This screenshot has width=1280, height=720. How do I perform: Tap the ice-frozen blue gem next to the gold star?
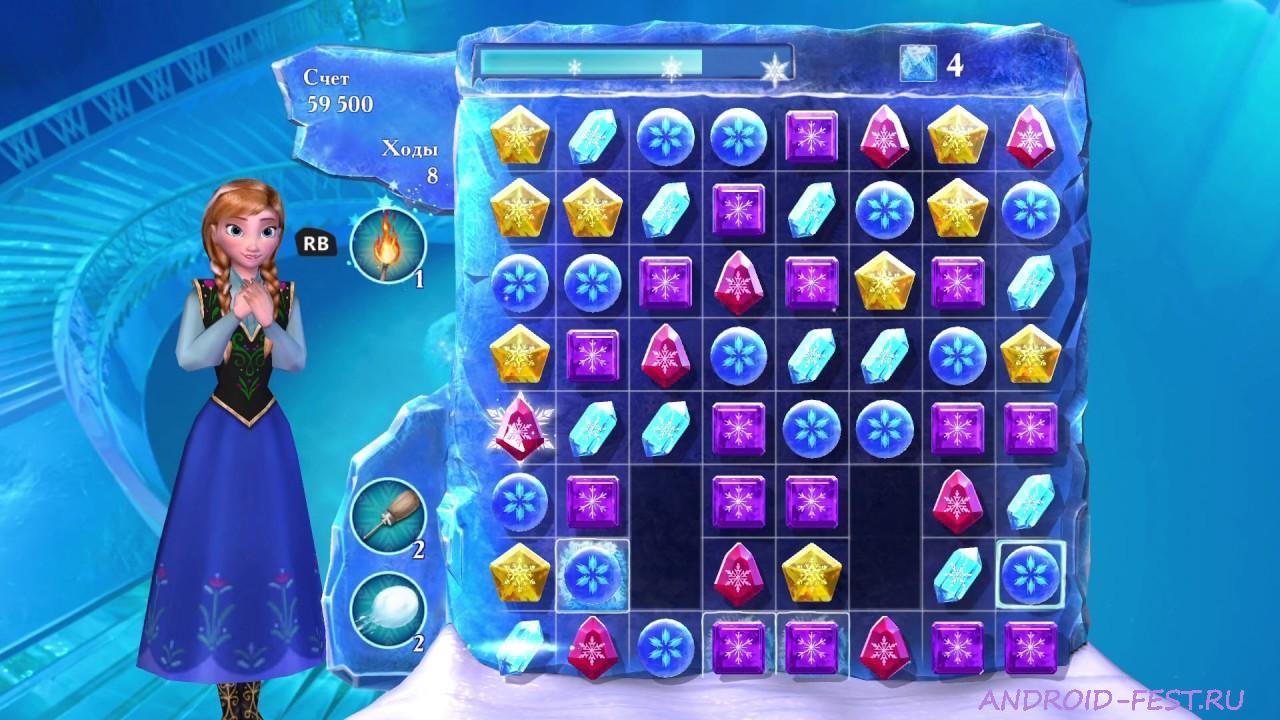point(593,575)
